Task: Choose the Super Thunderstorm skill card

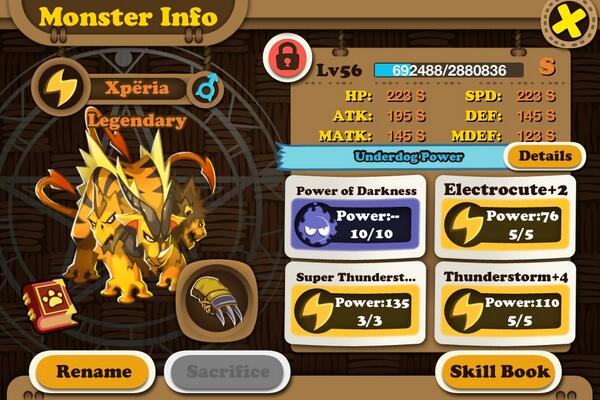Action: click(x=357, y=297)
